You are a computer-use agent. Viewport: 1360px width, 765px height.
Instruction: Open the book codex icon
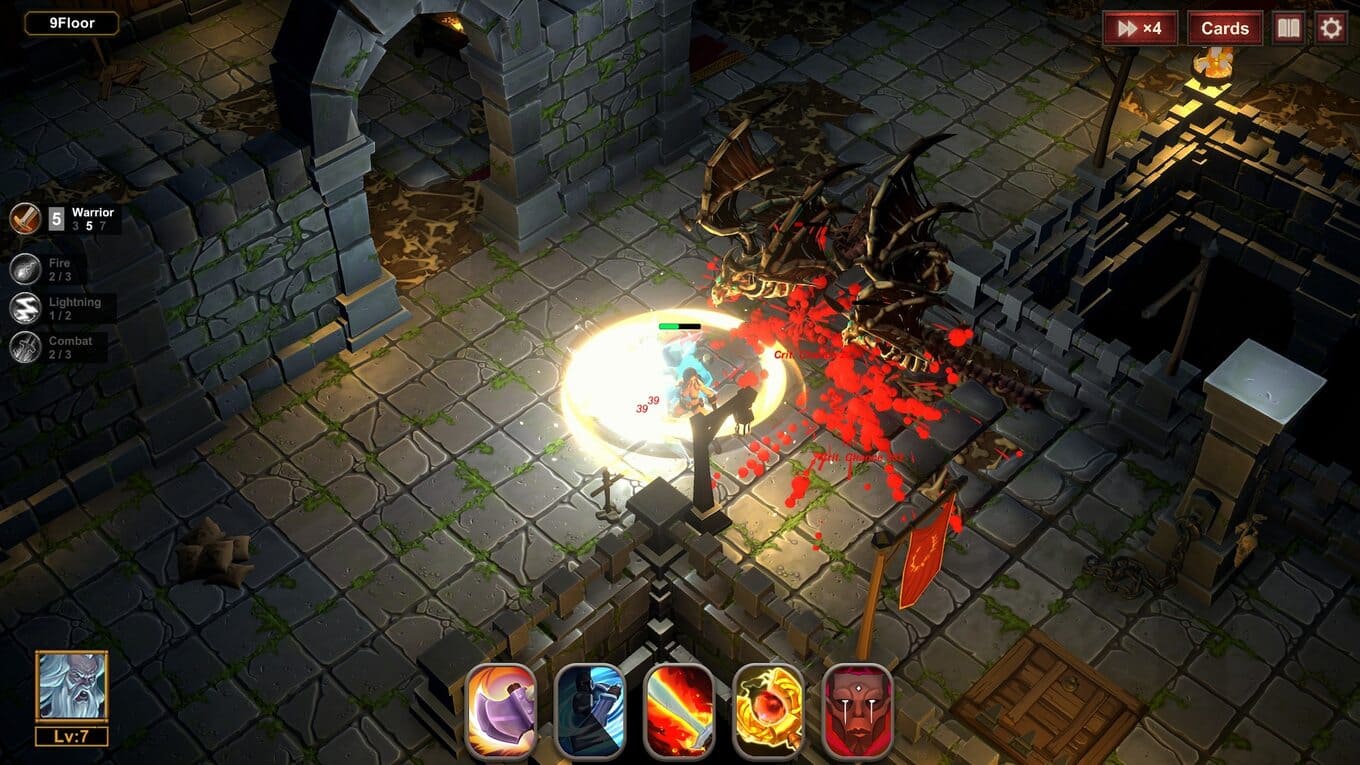click(x=1288, y=28)
